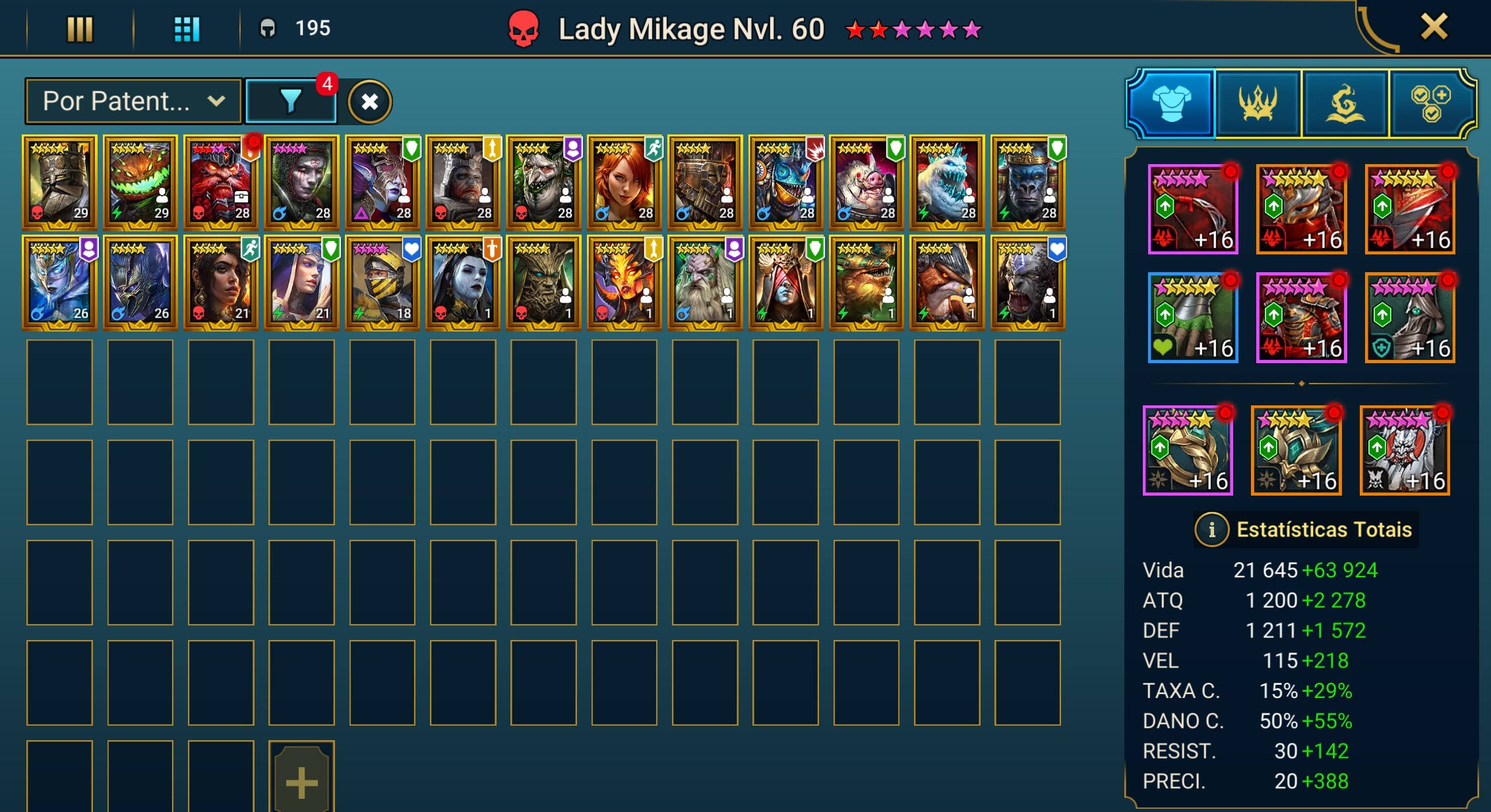Switch to the three-column list view
Screen dimensions: 1491x812
click(80, 29)
